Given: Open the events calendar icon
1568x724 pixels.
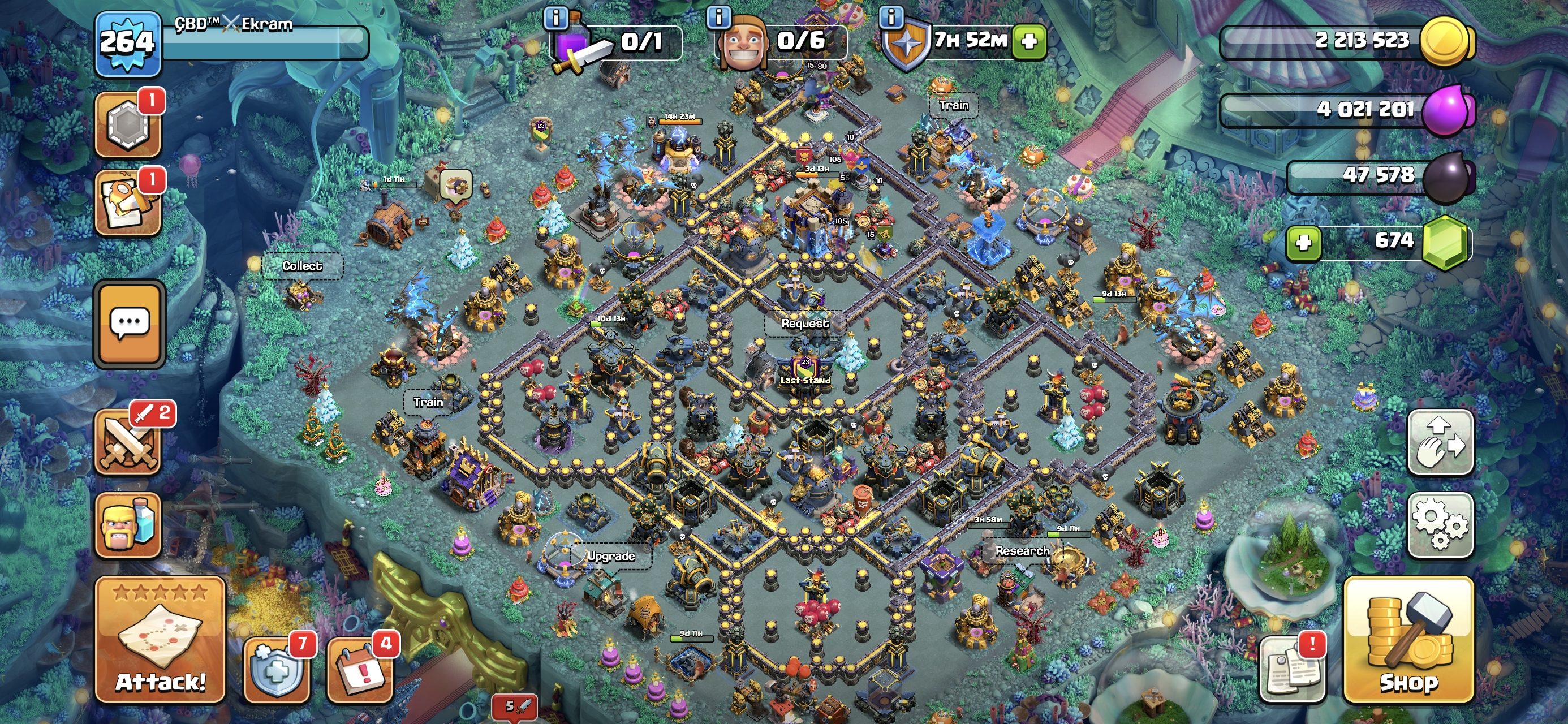Looking at the screenshot, I should pyautogui.click(x=359, y=670).
